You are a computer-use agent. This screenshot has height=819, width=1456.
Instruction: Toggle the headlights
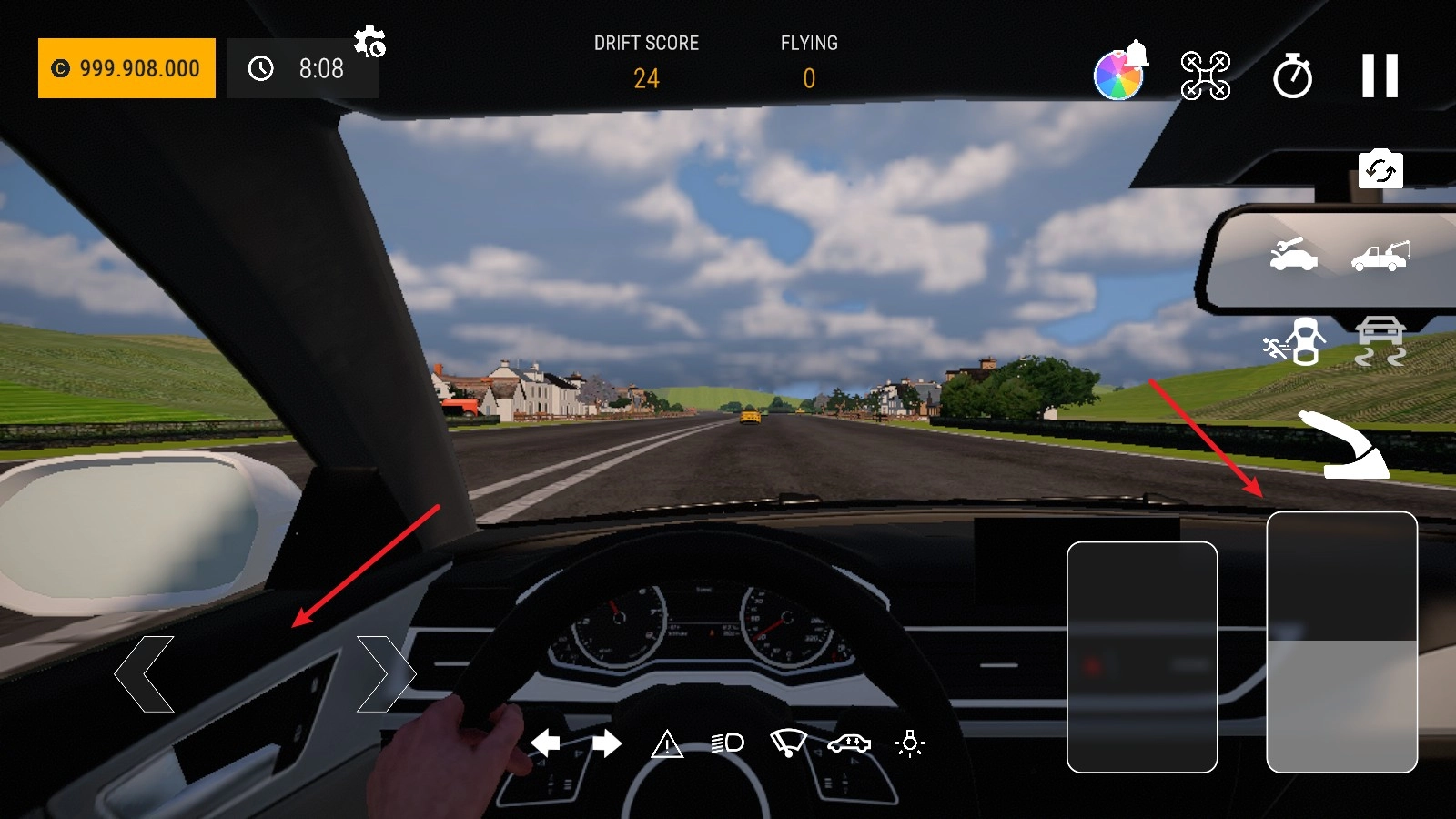click(x=728, y=743)
